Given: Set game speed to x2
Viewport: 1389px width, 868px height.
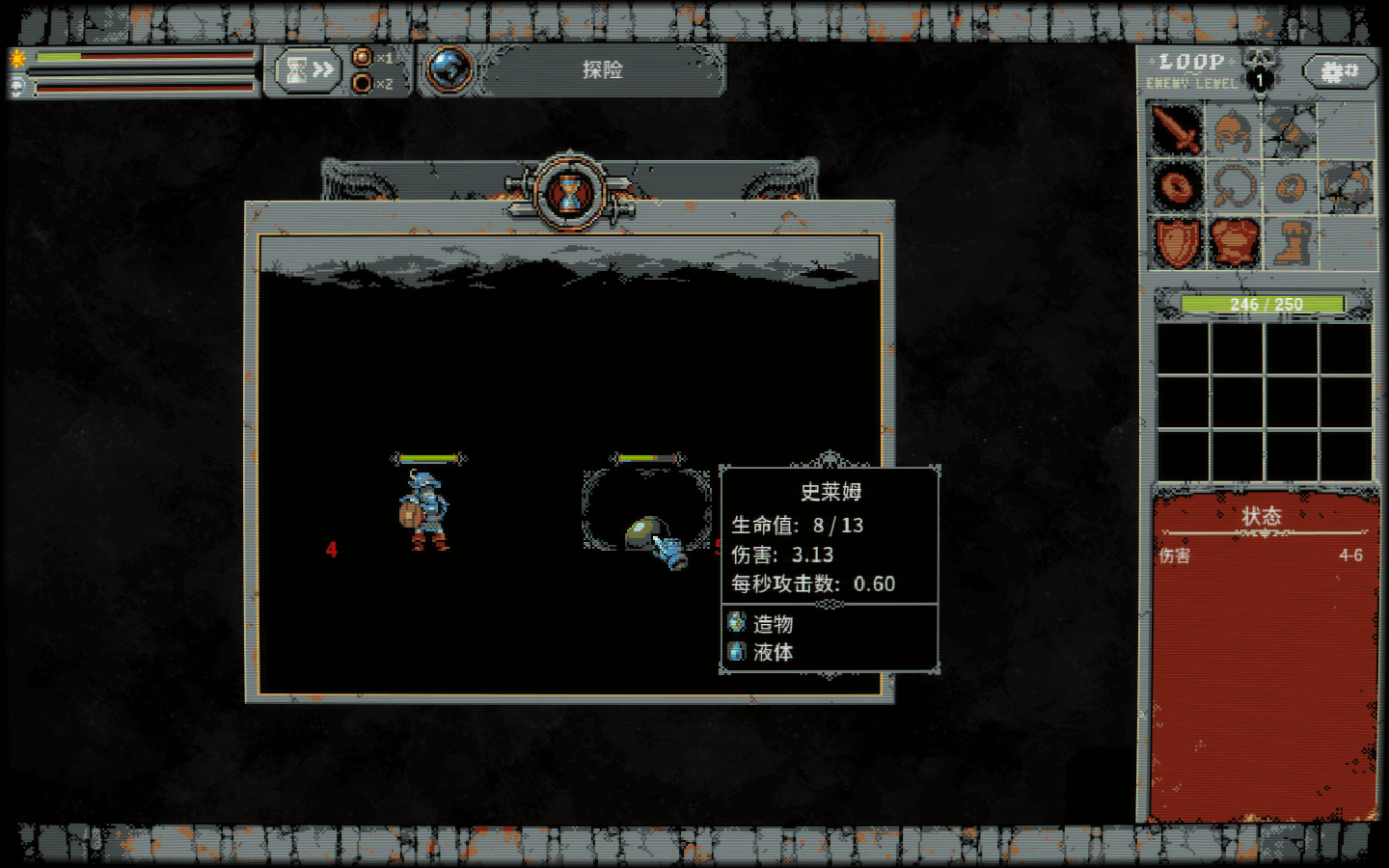Looking at the screenshot, I should pyautogui.click(x=363, y=83).
